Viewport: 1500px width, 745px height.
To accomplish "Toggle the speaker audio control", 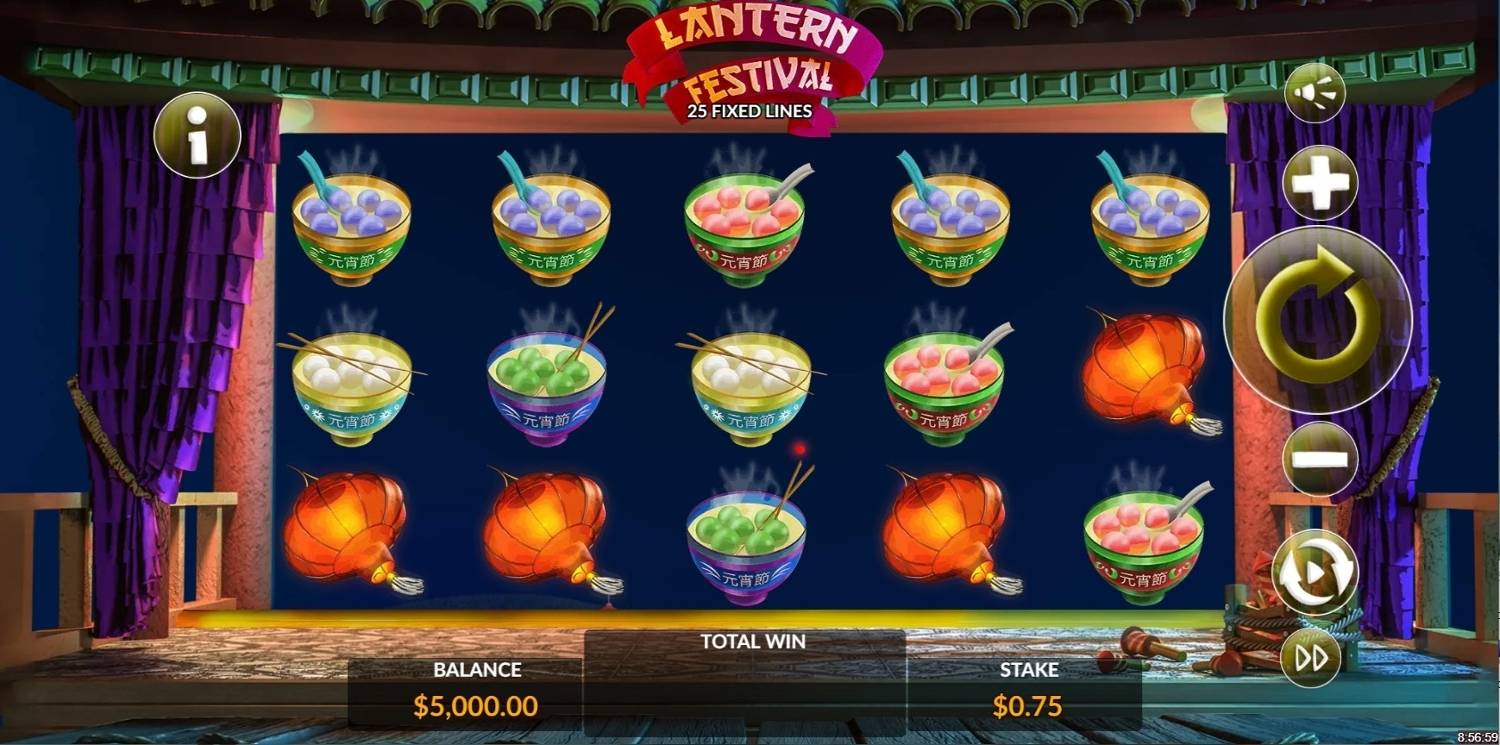I will (x=1314, y=92).
